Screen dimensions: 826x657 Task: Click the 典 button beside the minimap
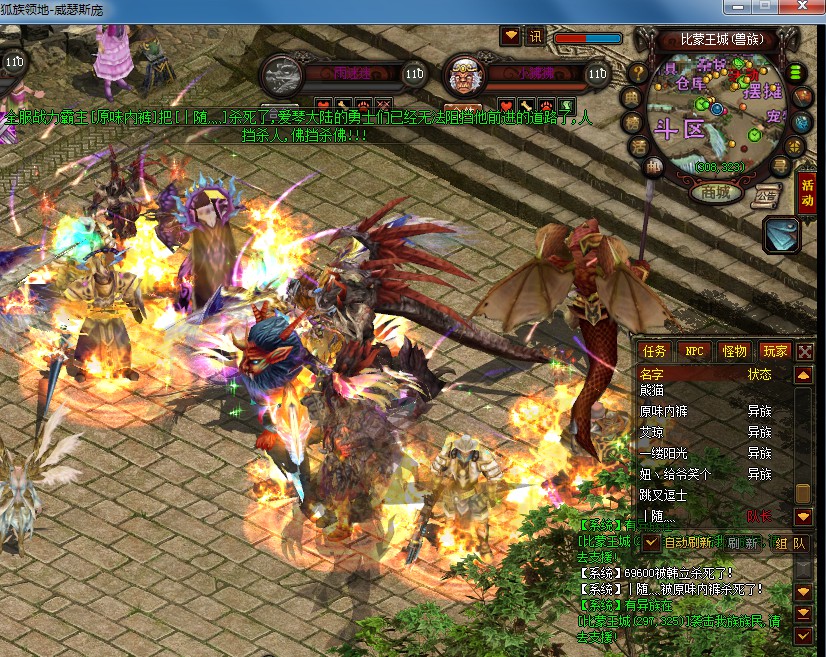(x=633, y=98)
